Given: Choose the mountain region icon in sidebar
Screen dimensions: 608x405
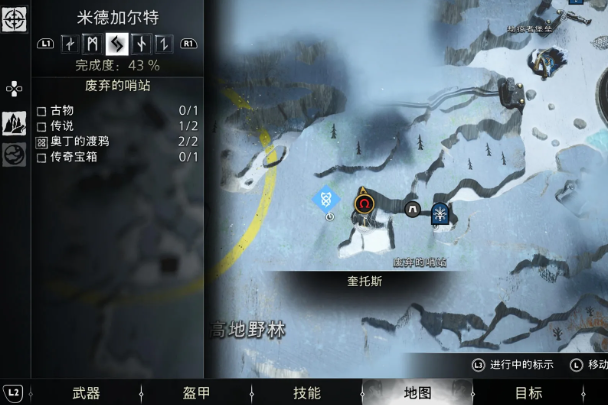Looking at the screenshot, I should [x=15, y=122].
